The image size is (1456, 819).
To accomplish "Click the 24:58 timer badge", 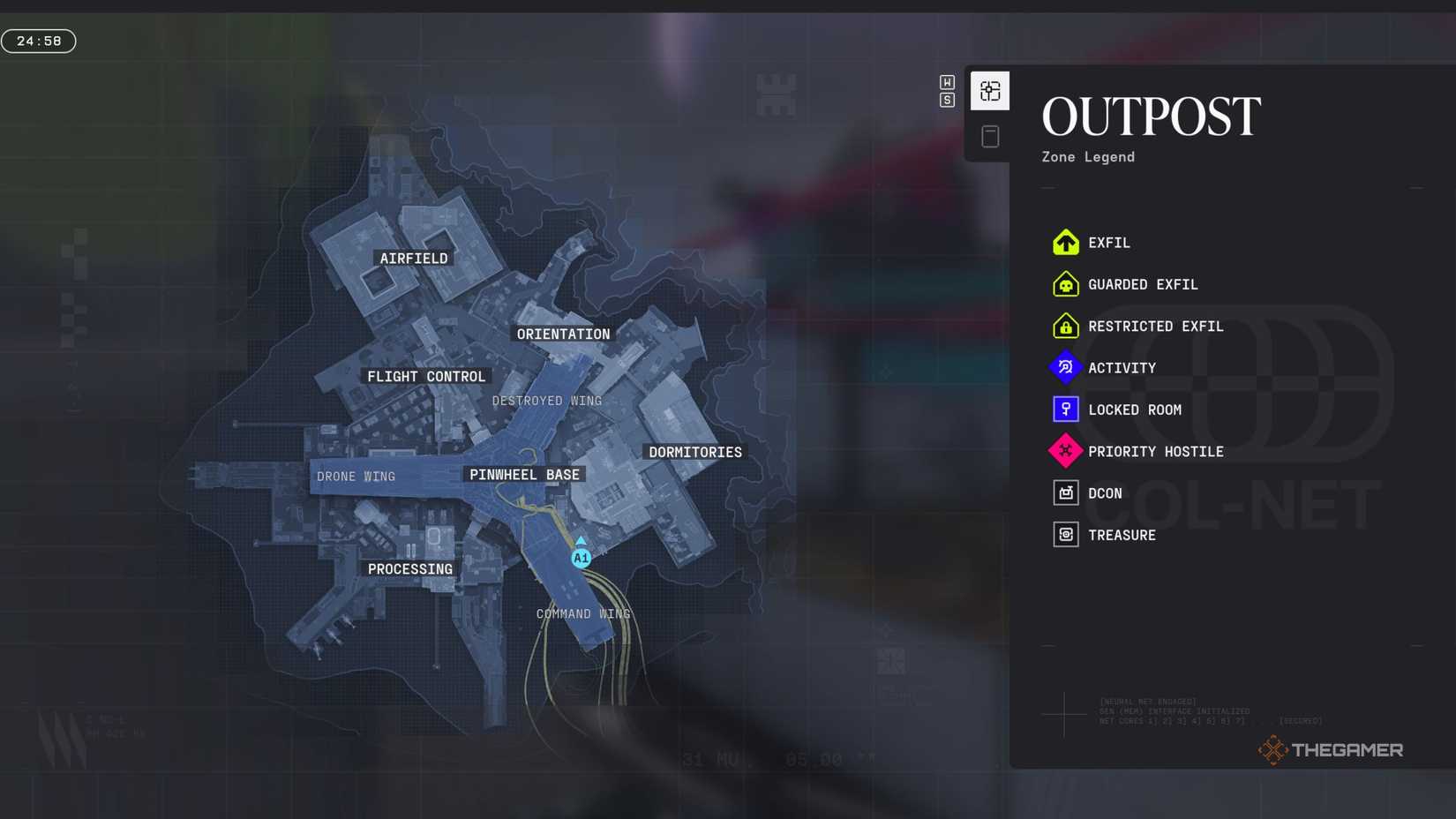I will (37, 41).
